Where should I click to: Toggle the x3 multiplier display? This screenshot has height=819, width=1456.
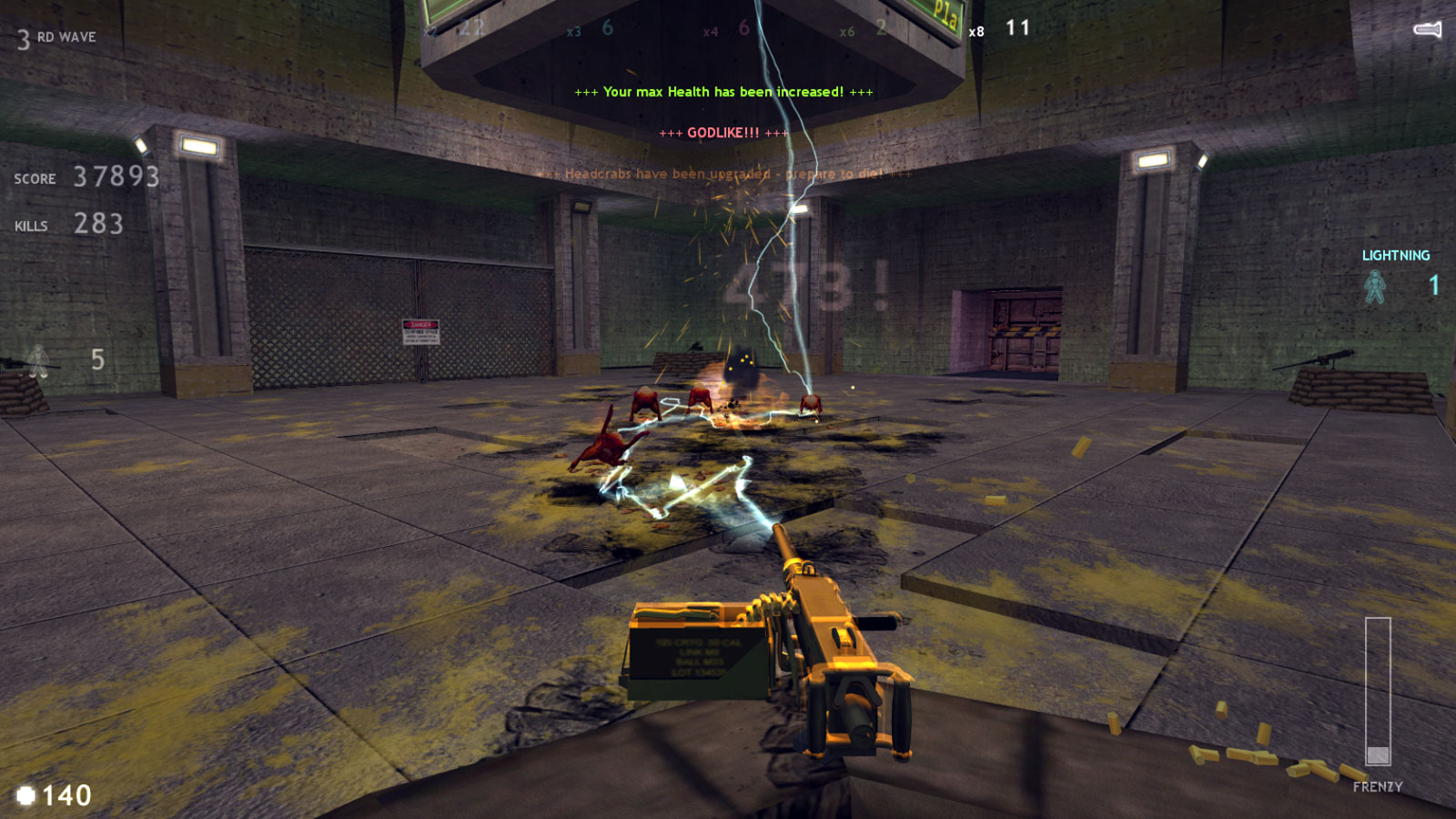574,30
